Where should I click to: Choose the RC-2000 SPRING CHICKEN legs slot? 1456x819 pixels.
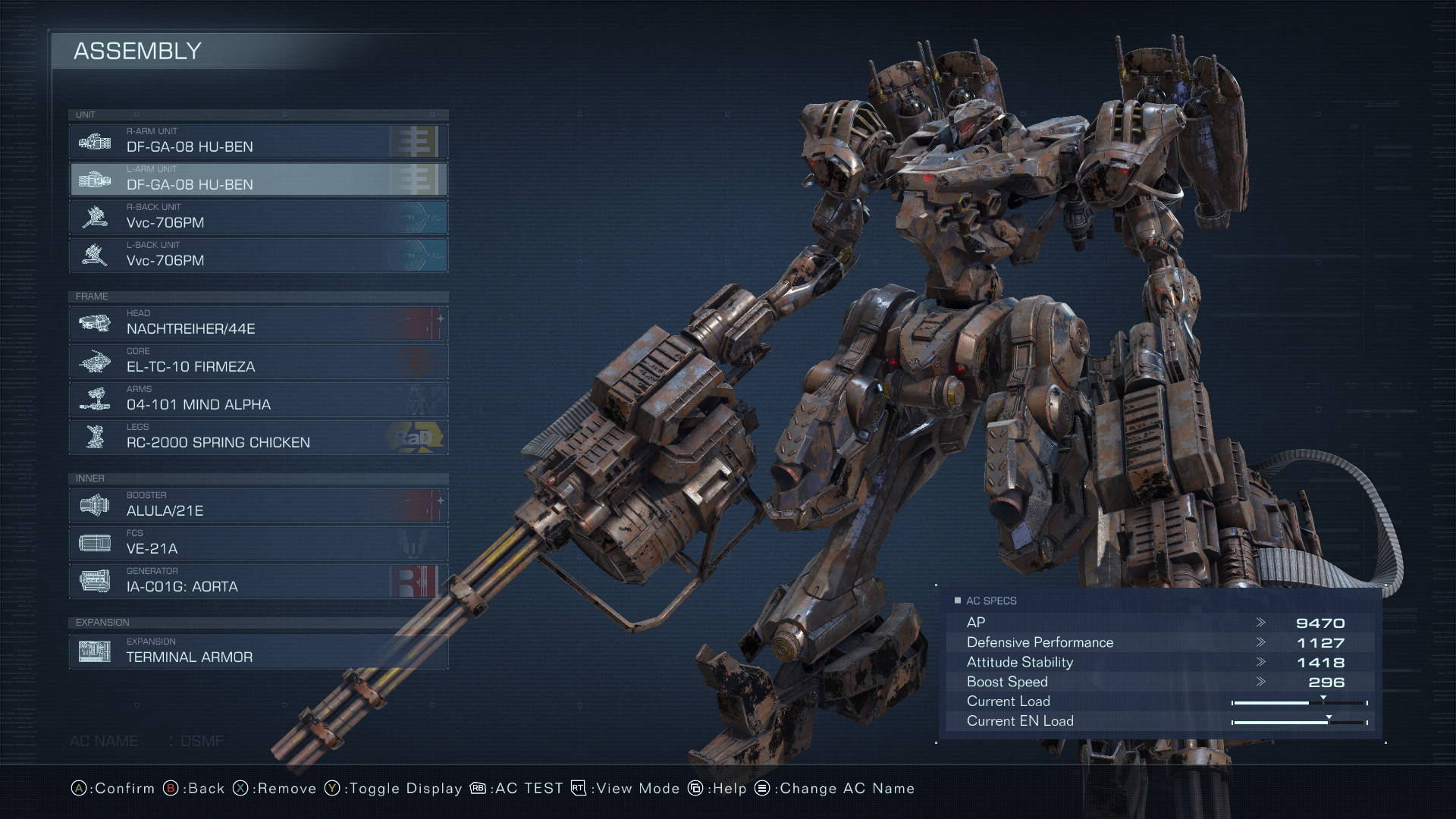coord(258,438)
